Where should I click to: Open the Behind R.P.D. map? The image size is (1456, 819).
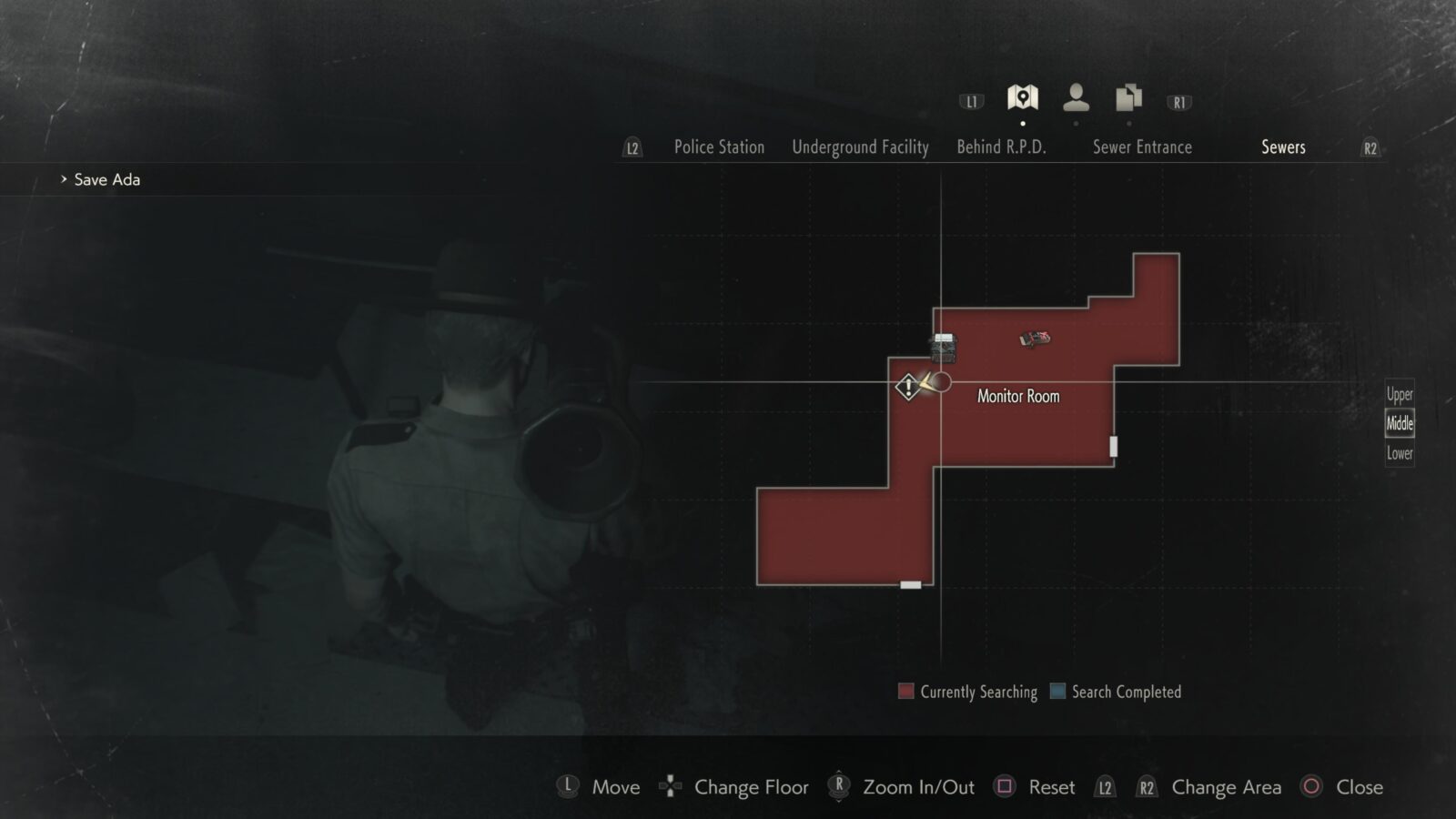point(1002,147)
